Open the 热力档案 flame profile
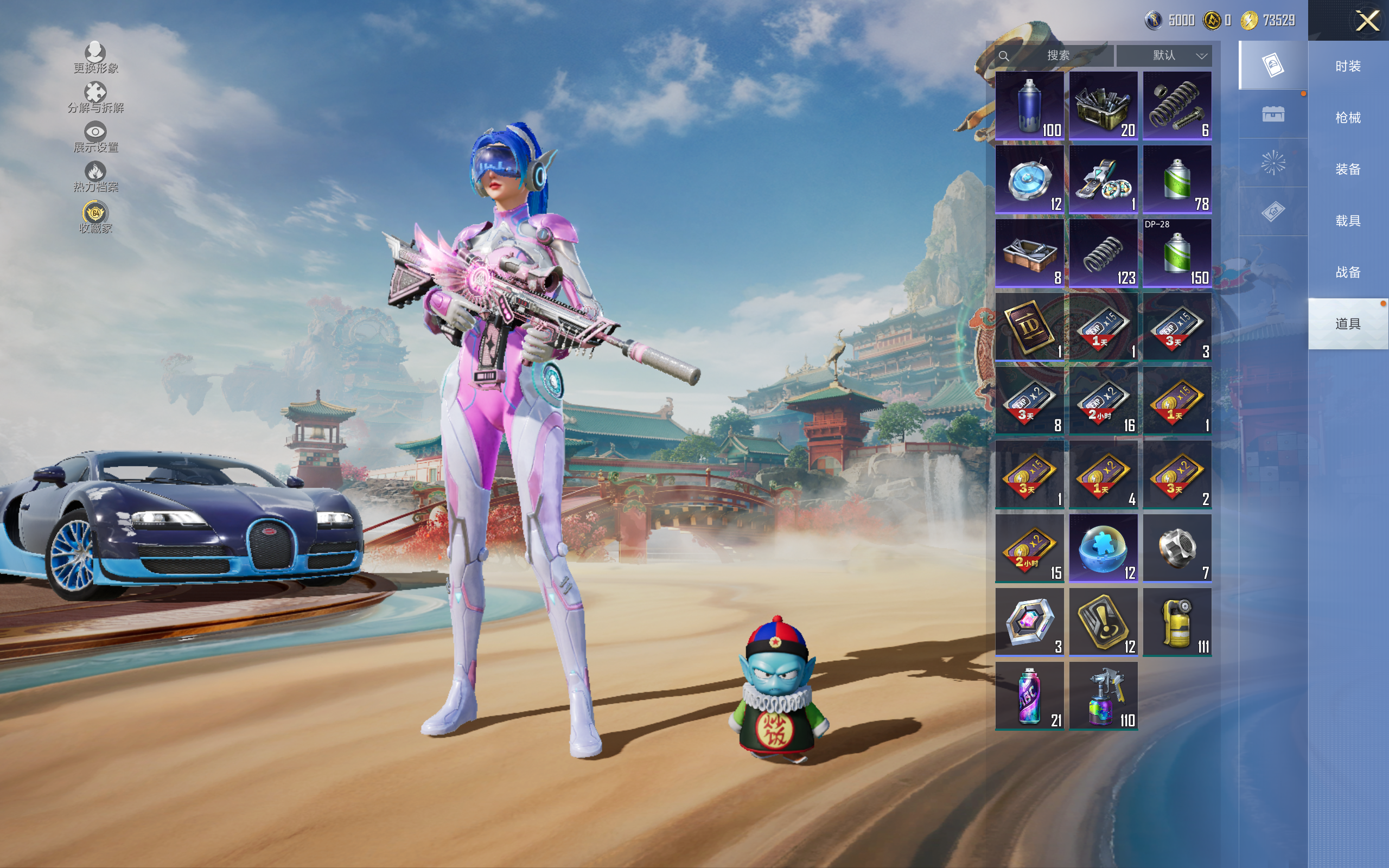 95,176
